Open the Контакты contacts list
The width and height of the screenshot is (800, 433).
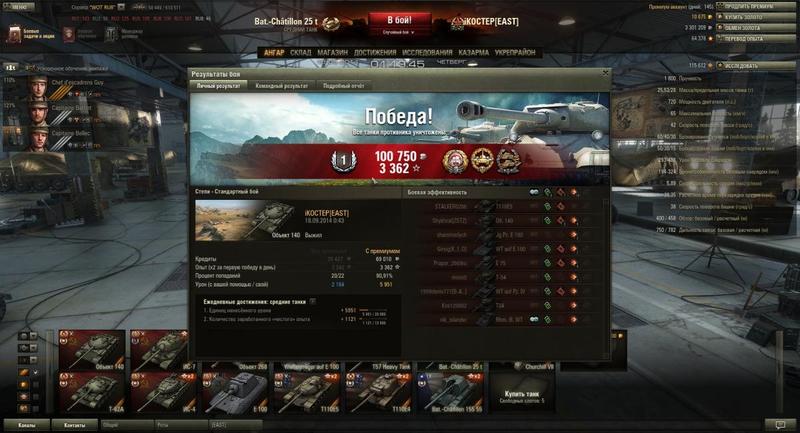[x=75, y=425]
